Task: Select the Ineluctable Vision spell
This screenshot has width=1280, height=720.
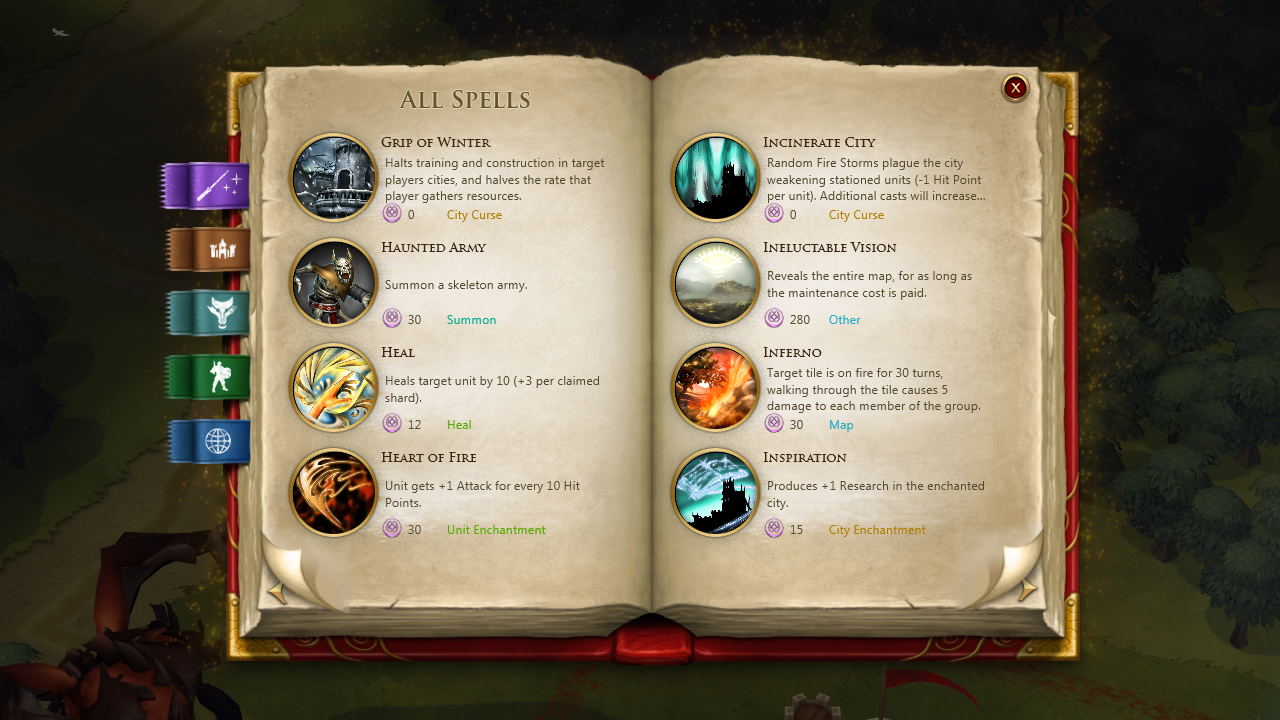Action: point(716,283)
